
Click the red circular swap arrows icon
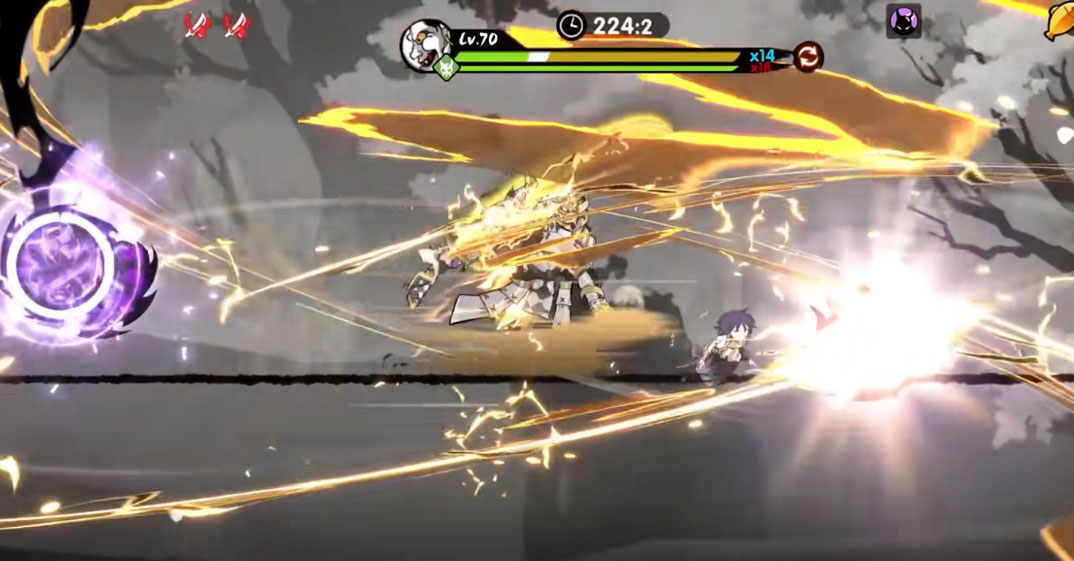click(808, 56)
